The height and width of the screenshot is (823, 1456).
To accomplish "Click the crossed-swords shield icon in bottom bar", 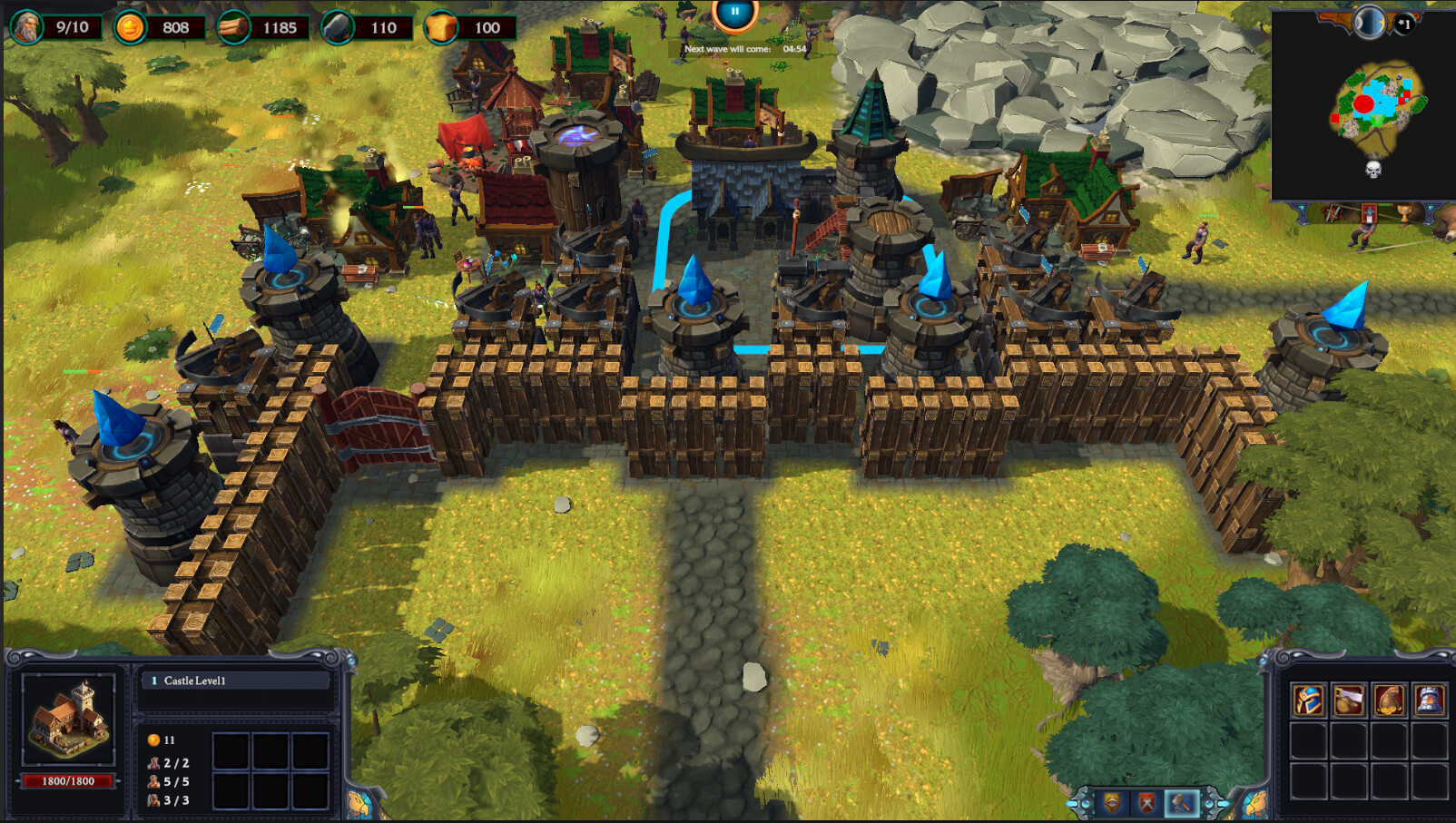I will click(1147, 803).
